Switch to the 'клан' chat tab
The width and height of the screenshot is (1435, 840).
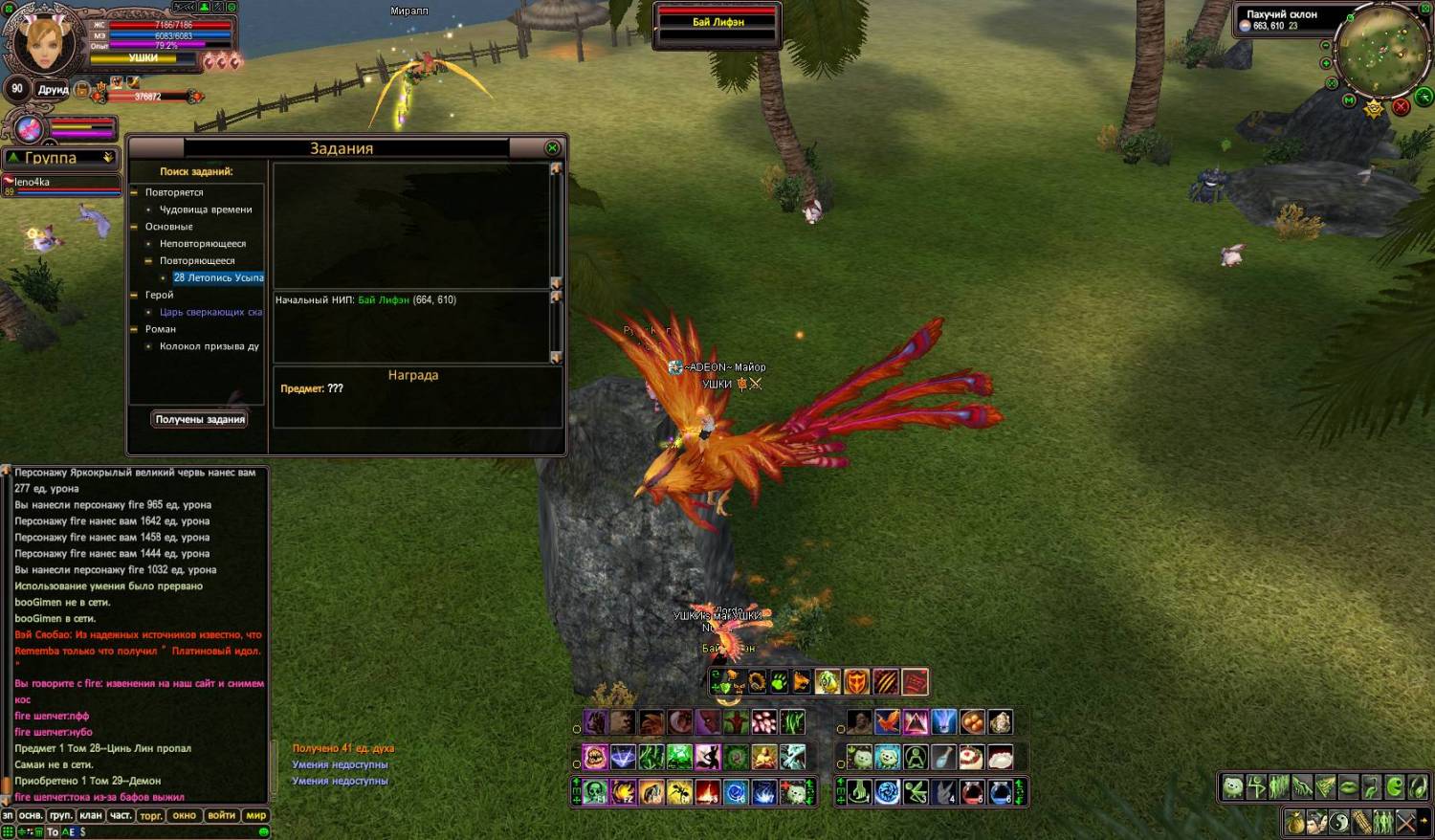pyautogui.click(x=91, y=816)
